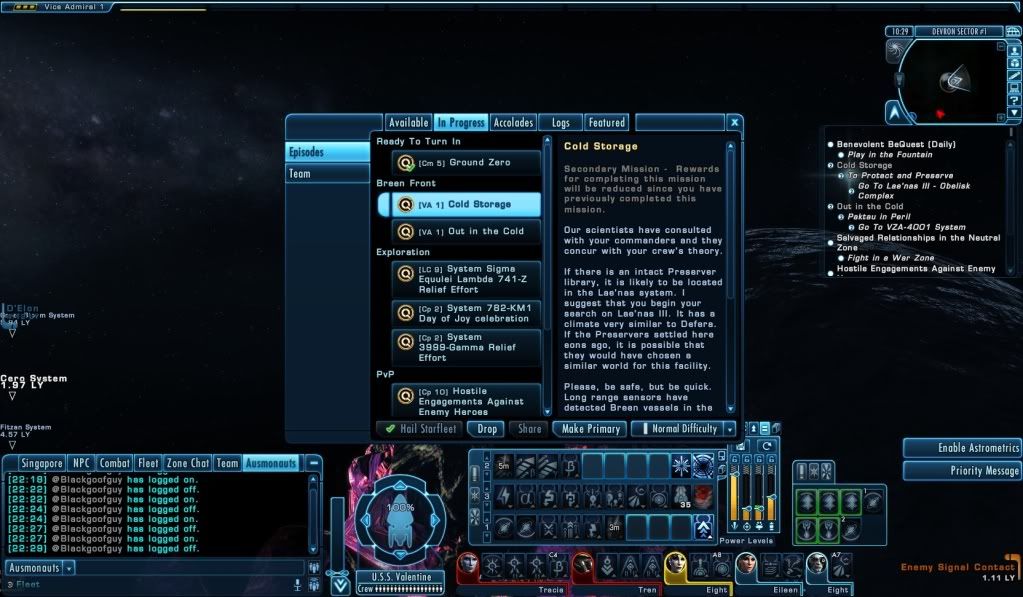The image size is (1023, 597).
Task: Drop the selected mission
Action: coord(487,429)
